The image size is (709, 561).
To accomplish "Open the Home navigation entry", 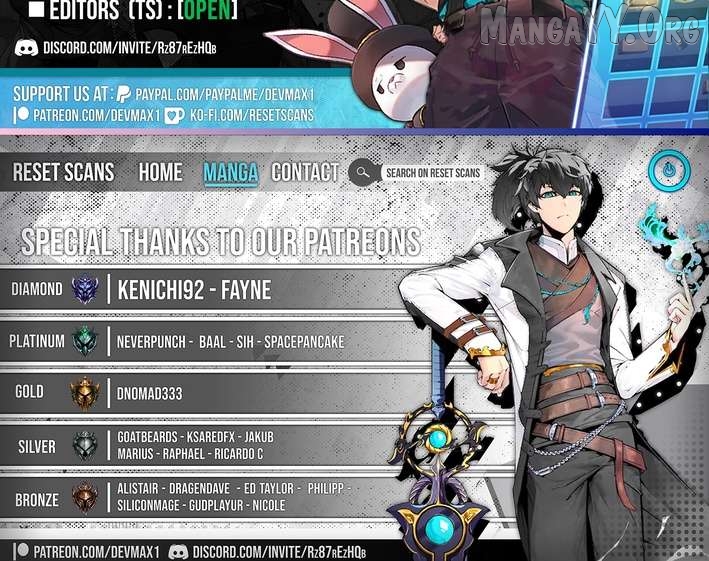I will tap(160, 172).
